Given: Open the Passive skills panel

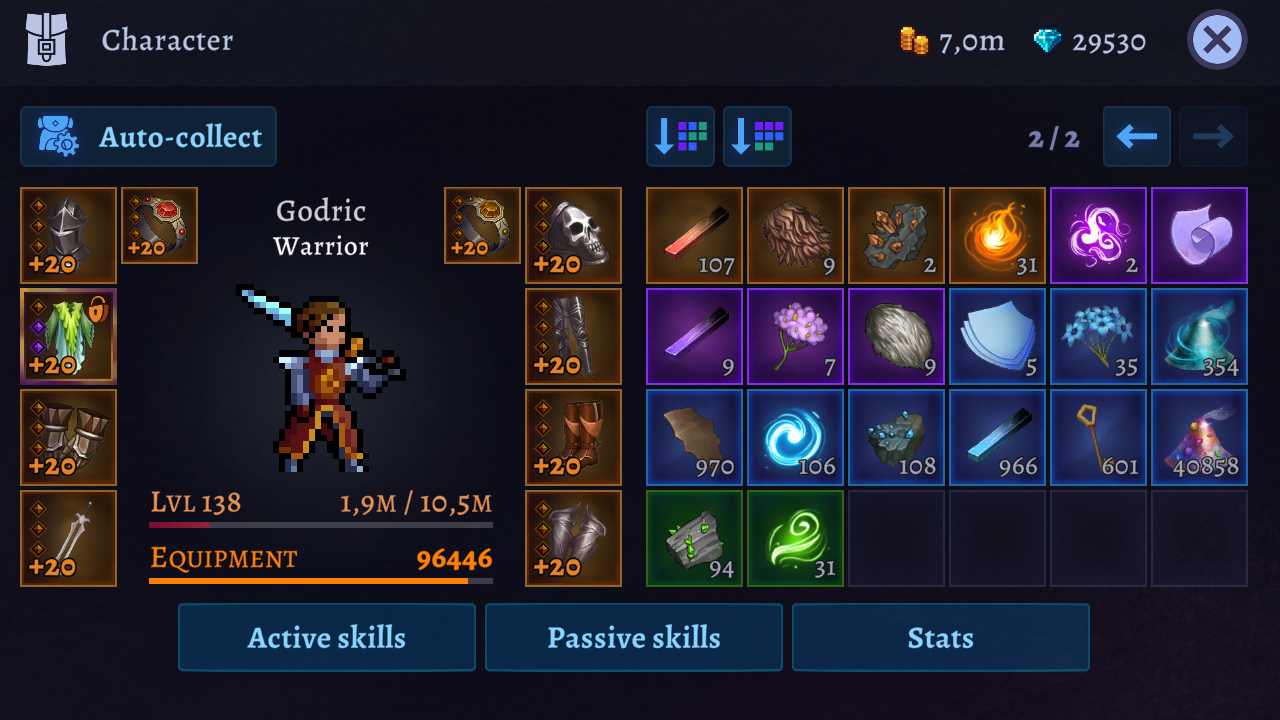Looking at the screenshot, I should point(633,637).
